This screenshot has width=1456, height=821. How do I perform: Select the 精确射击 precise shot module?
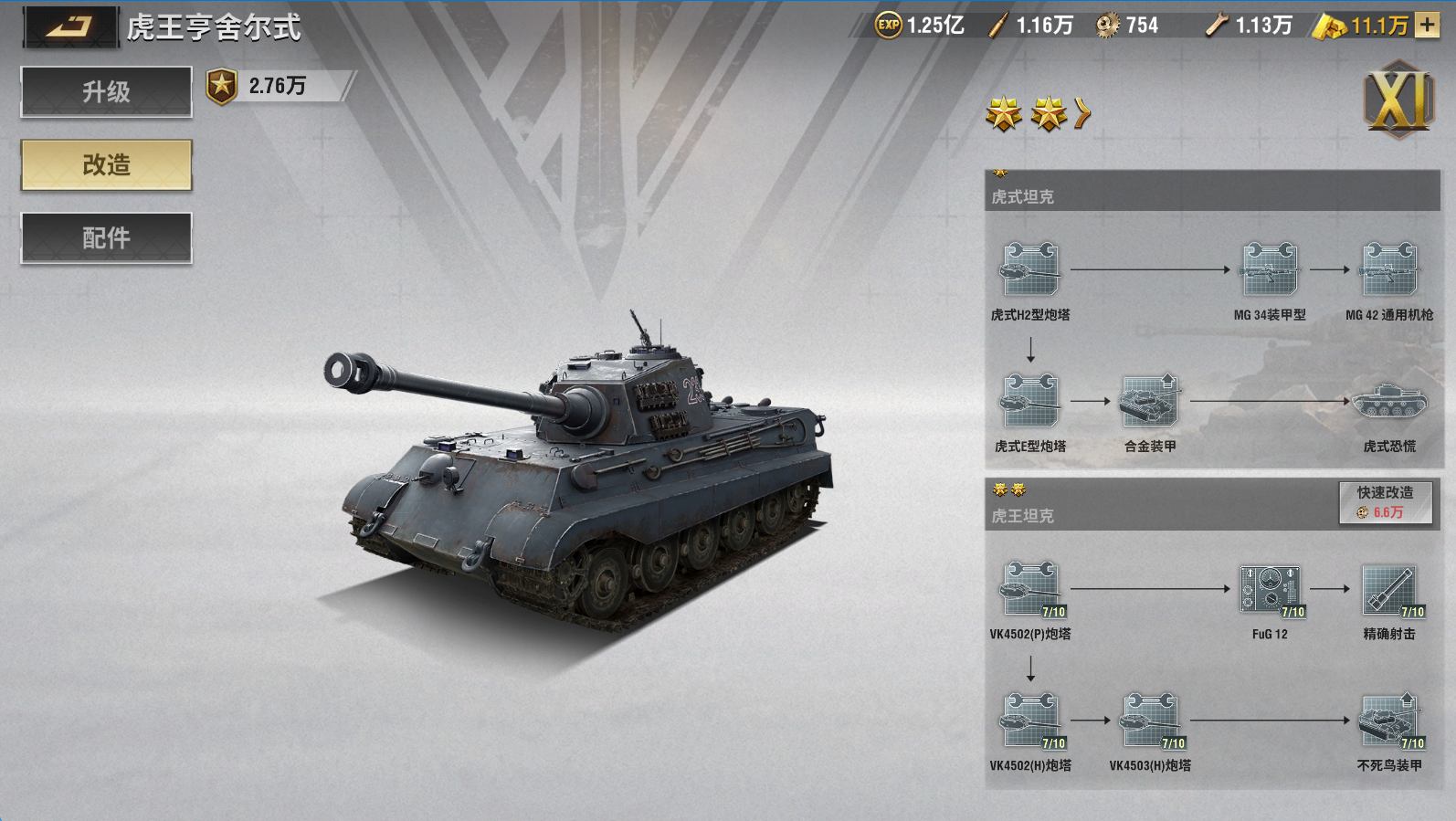tap(1388, 589)
